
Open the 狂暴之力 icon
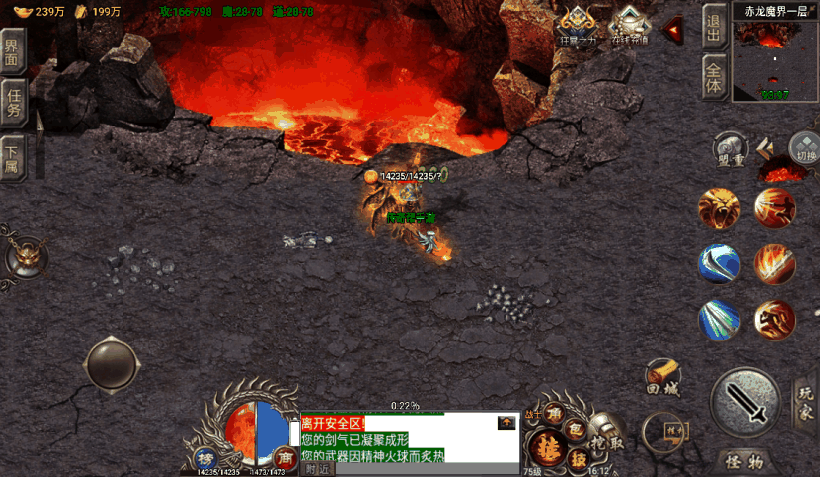[577, 25]
